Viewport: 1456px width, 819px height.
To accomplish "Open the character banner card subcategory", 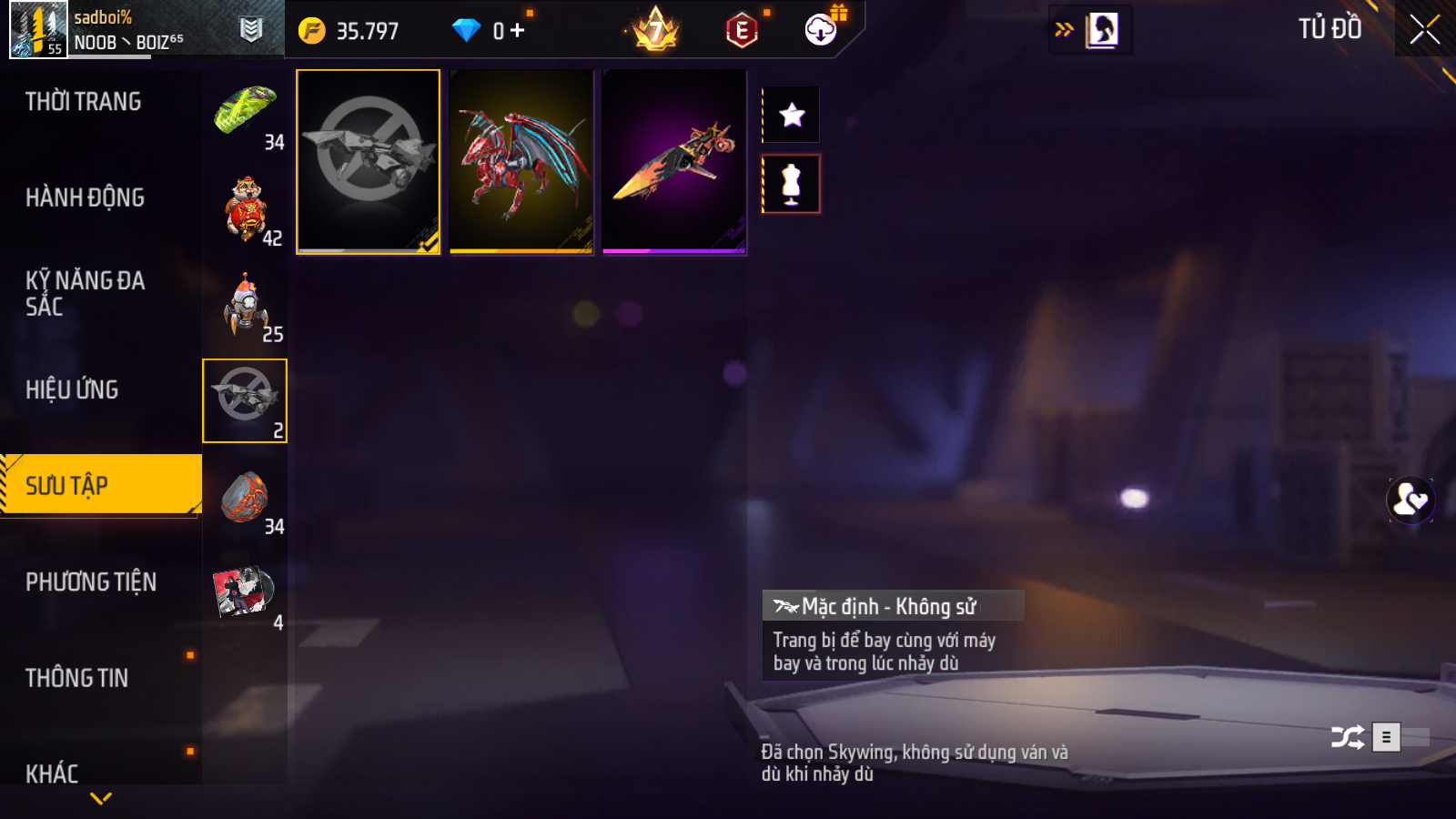I will point(244,592).
